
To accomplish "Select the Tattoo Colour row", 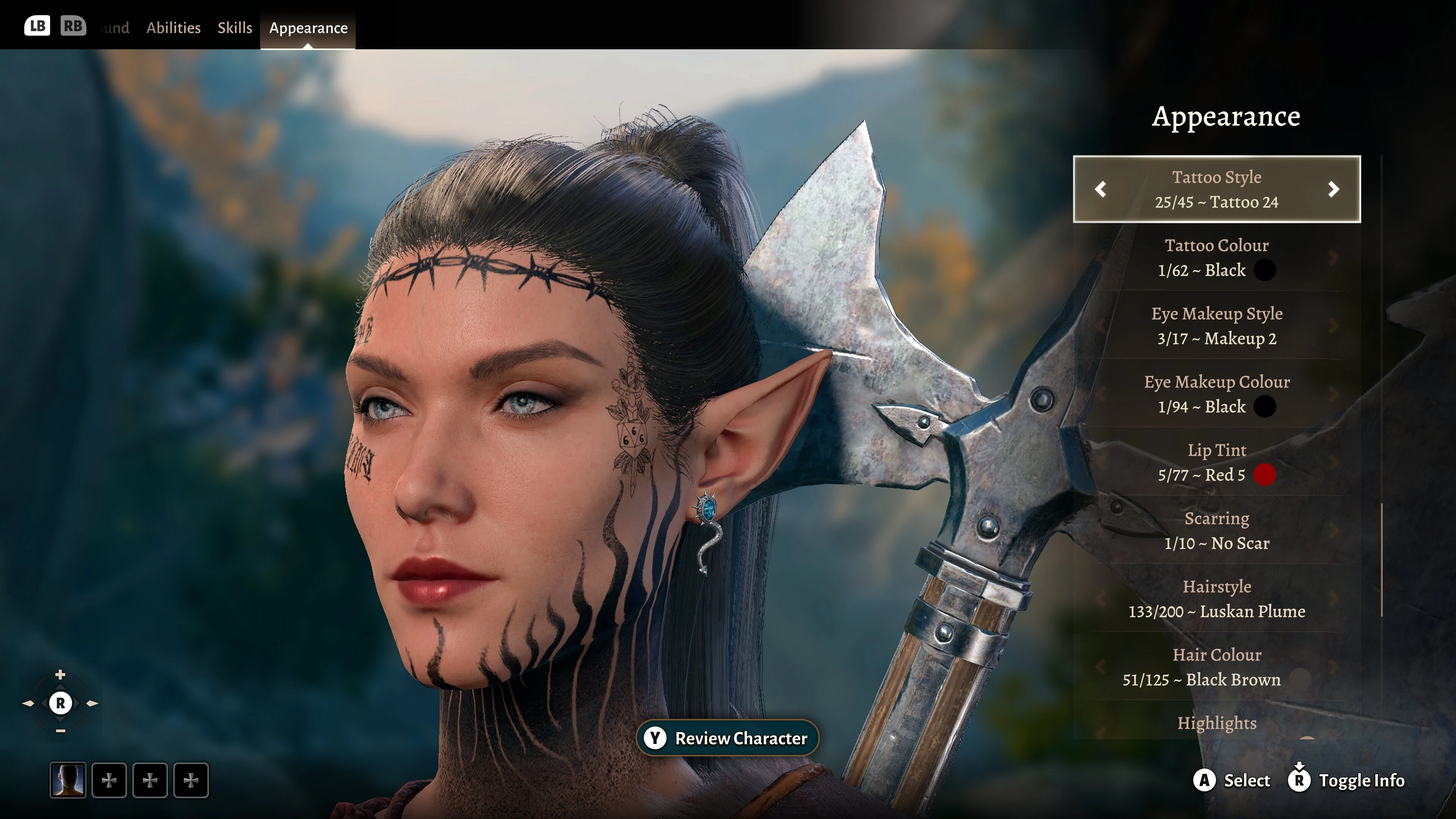I will click(x=1216, y=258).
